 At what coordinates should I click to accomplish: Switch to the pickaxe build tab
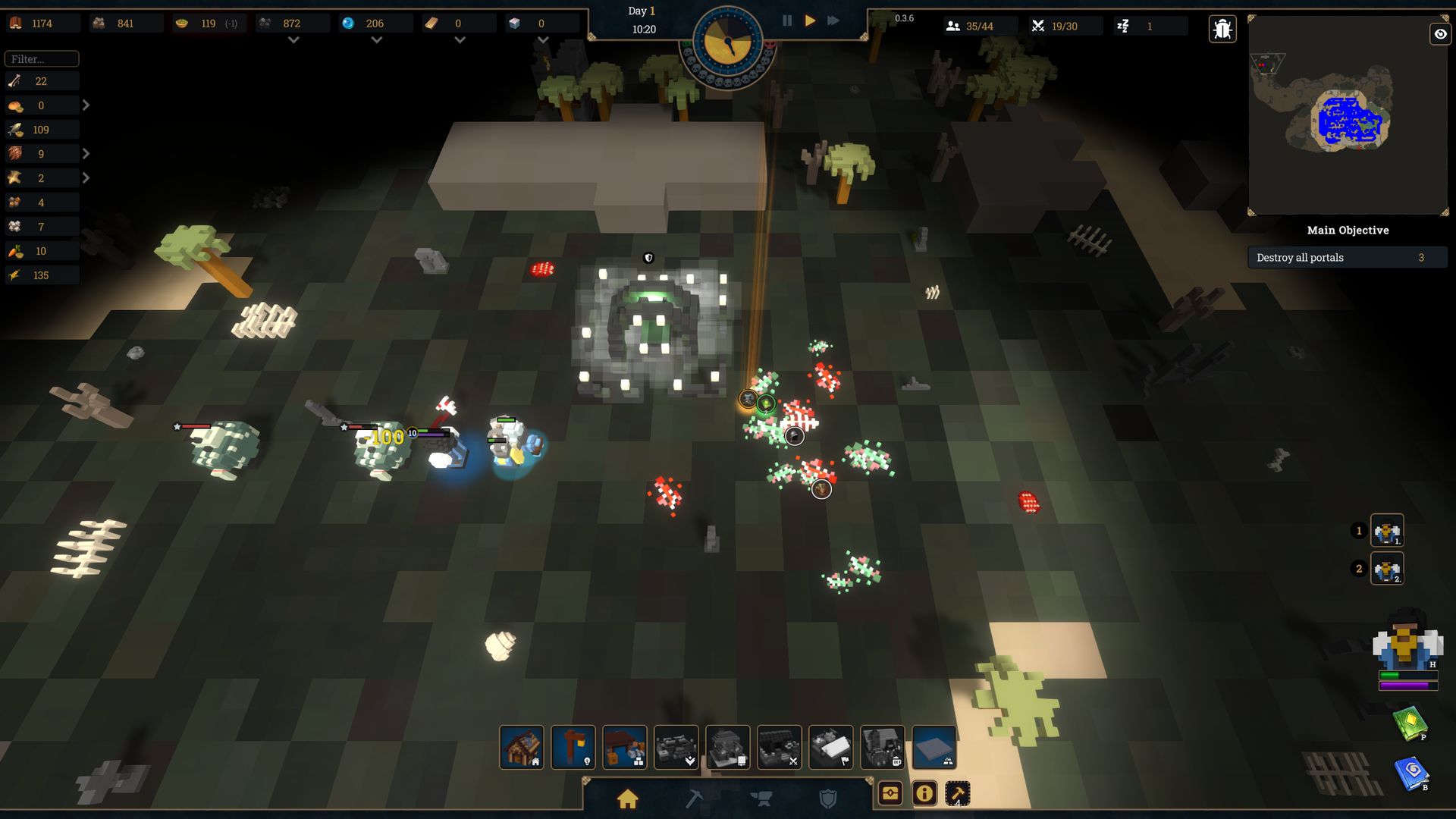pos(694,799)
